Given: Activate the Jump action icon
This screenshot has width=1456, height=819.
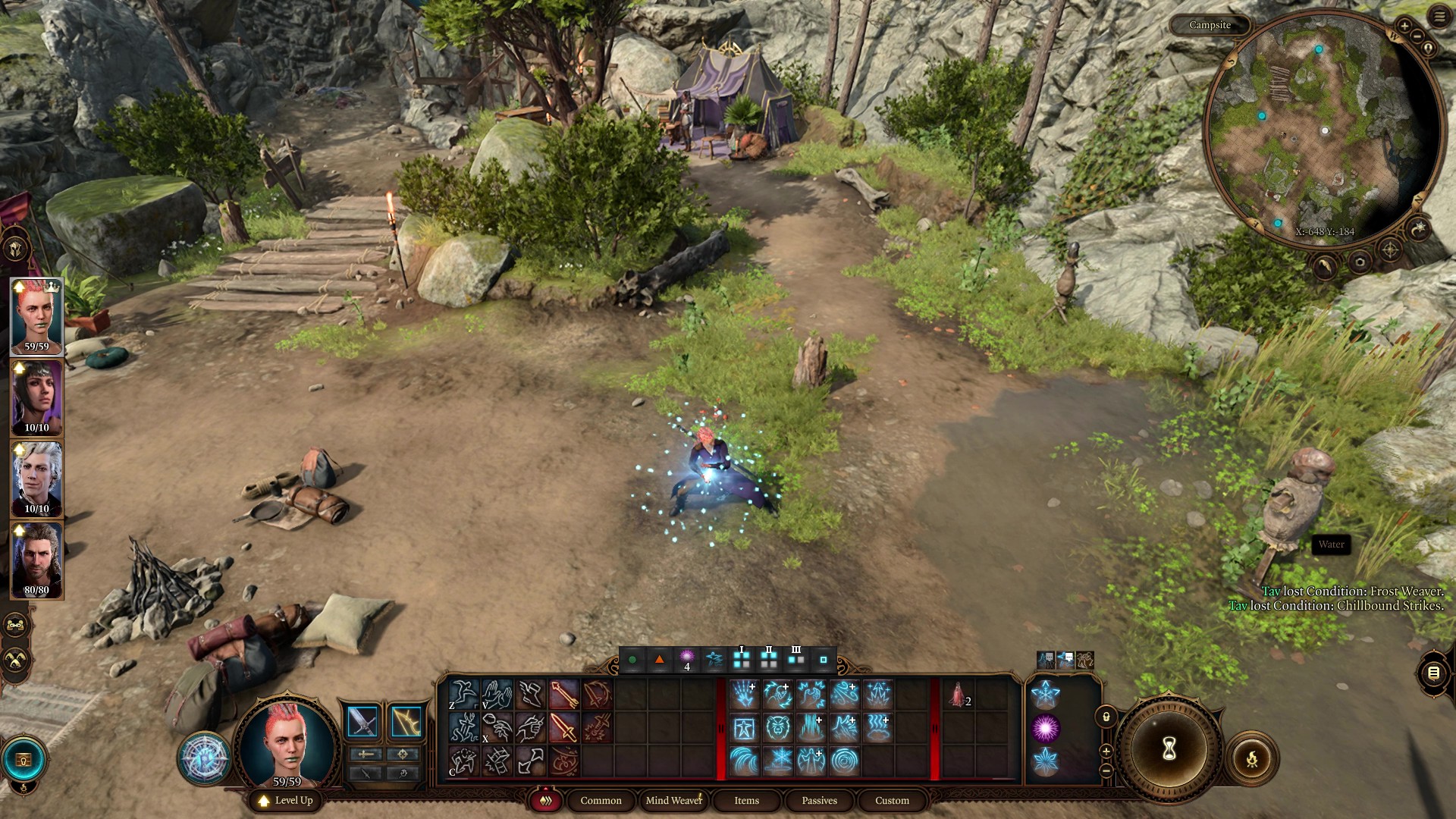Looking at the screenshot, I should coord(462,694).
